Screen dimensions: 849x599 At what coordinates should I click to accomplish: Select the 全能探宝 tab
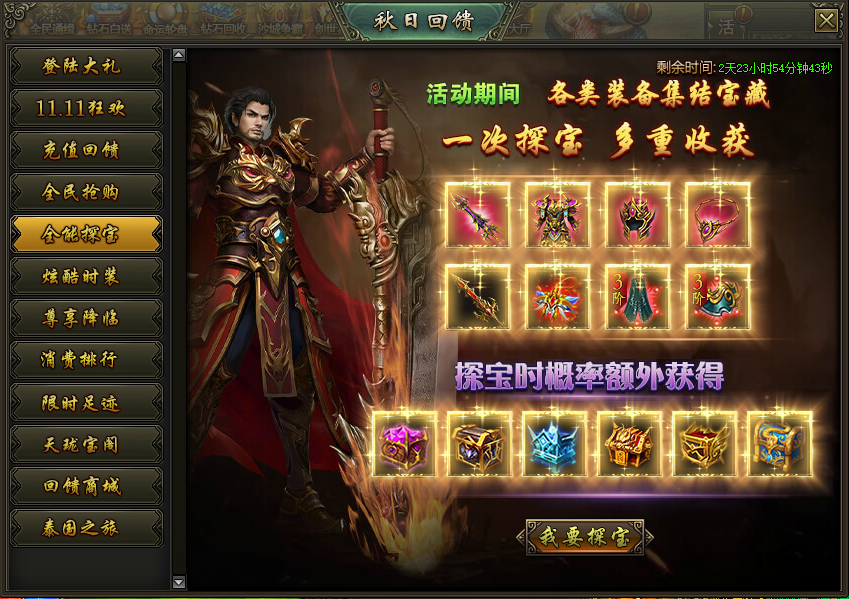(85, 234)
